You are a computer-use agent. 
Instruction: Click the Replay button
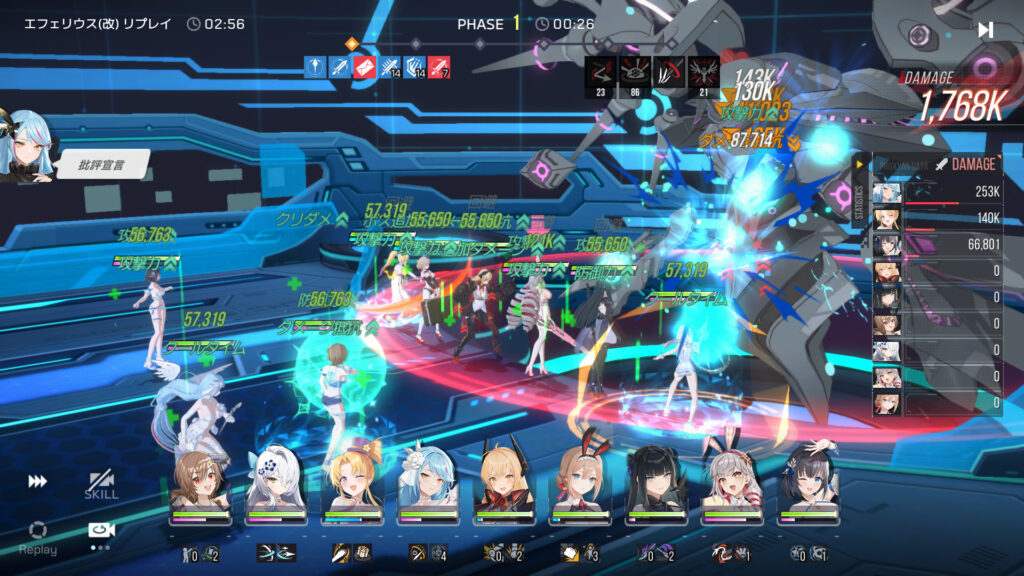click(x=37, y=535)
